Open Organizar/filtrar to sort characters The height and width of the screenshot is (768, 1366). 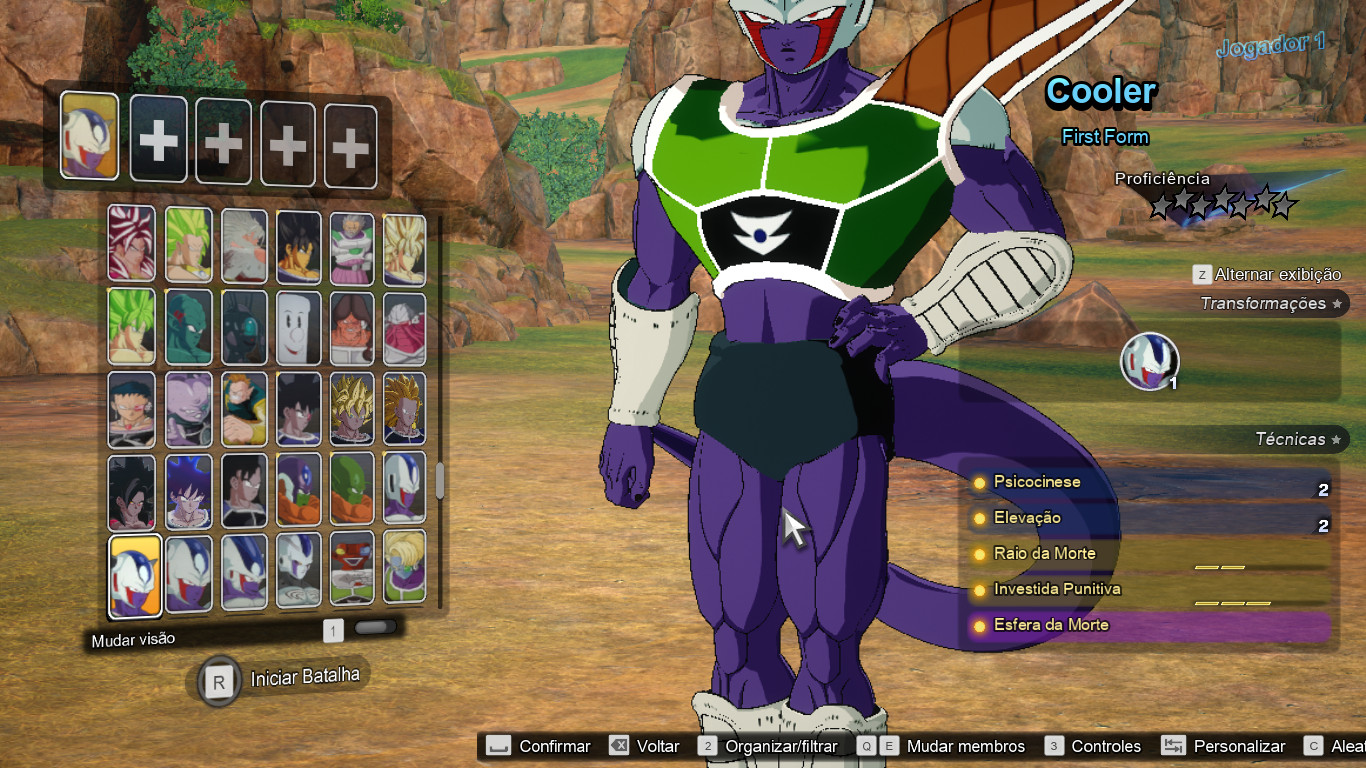coord(768,746)
